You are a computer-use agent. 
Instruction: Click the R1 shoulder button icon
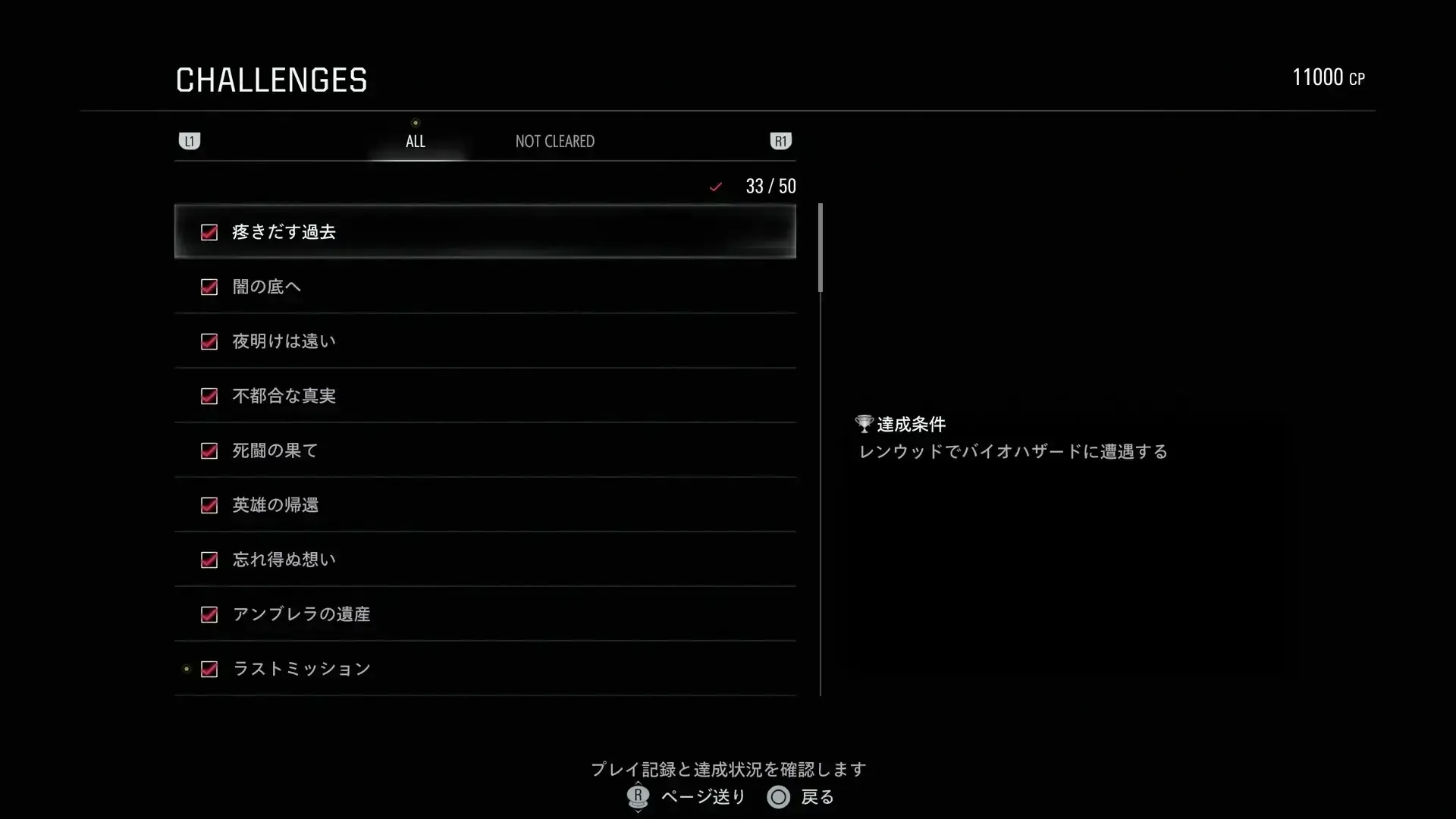tap(781, 140)
